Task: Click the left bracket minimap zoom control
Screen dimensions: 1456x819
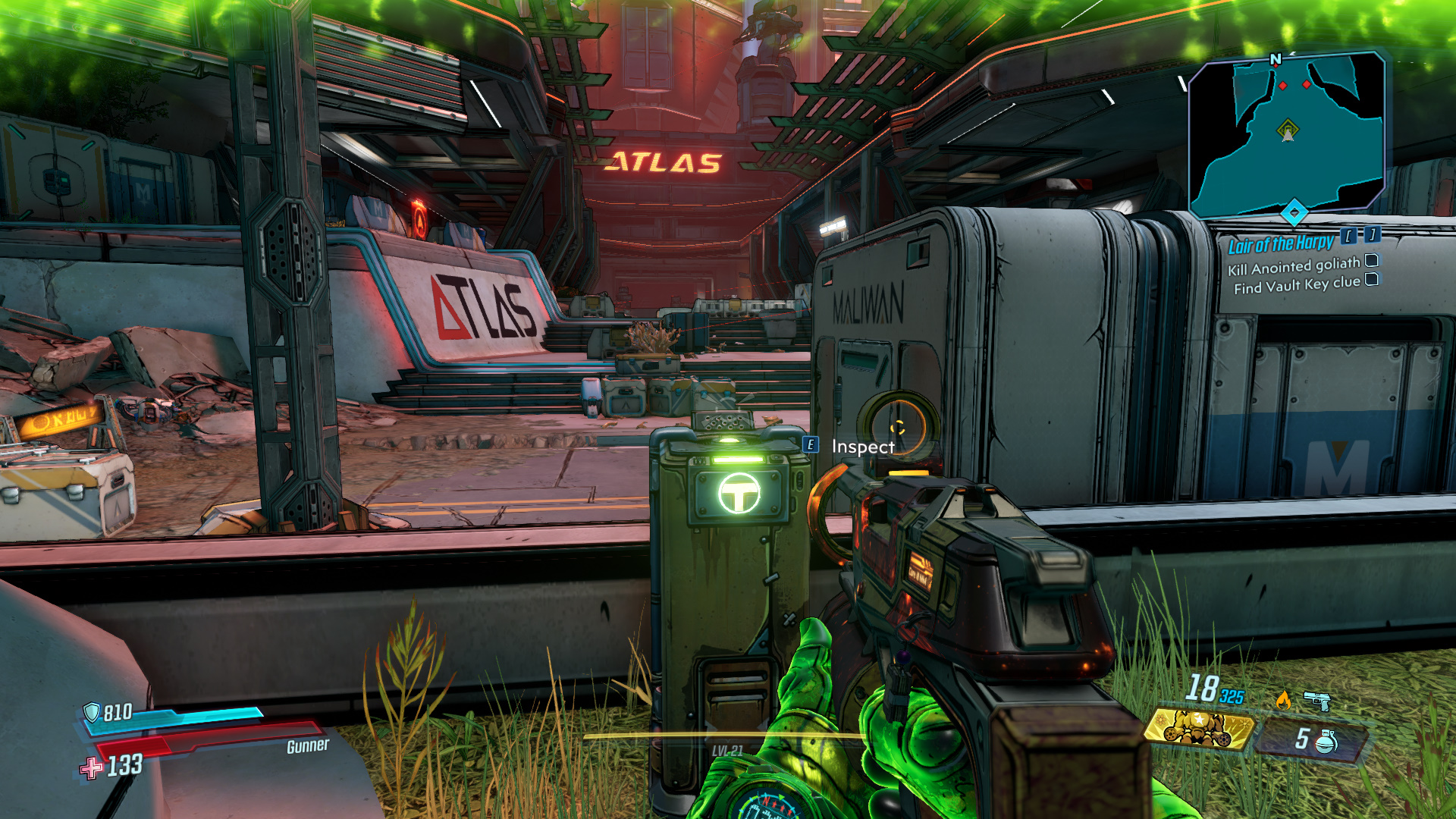Action: 1350,237
